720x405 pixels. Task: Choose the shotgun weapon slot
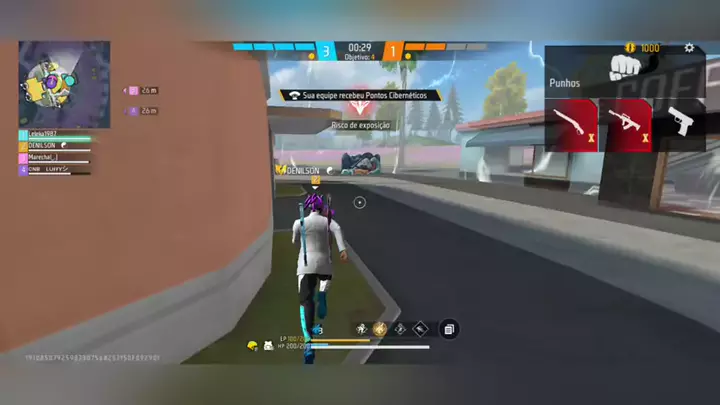click(571, 125)
